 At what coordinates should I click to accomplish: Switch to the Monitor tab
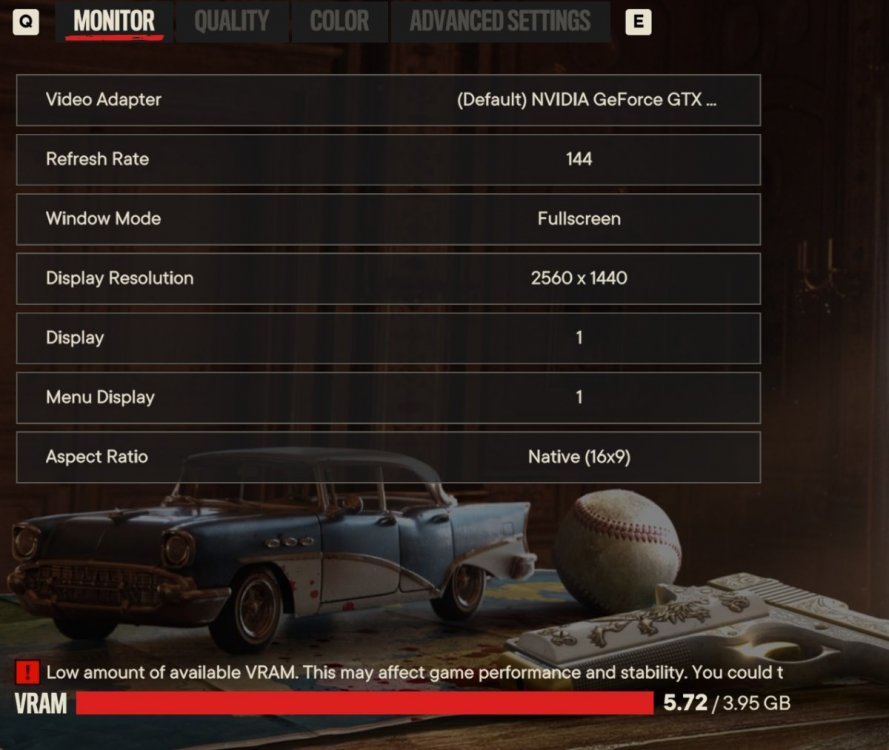pos(114,21)
